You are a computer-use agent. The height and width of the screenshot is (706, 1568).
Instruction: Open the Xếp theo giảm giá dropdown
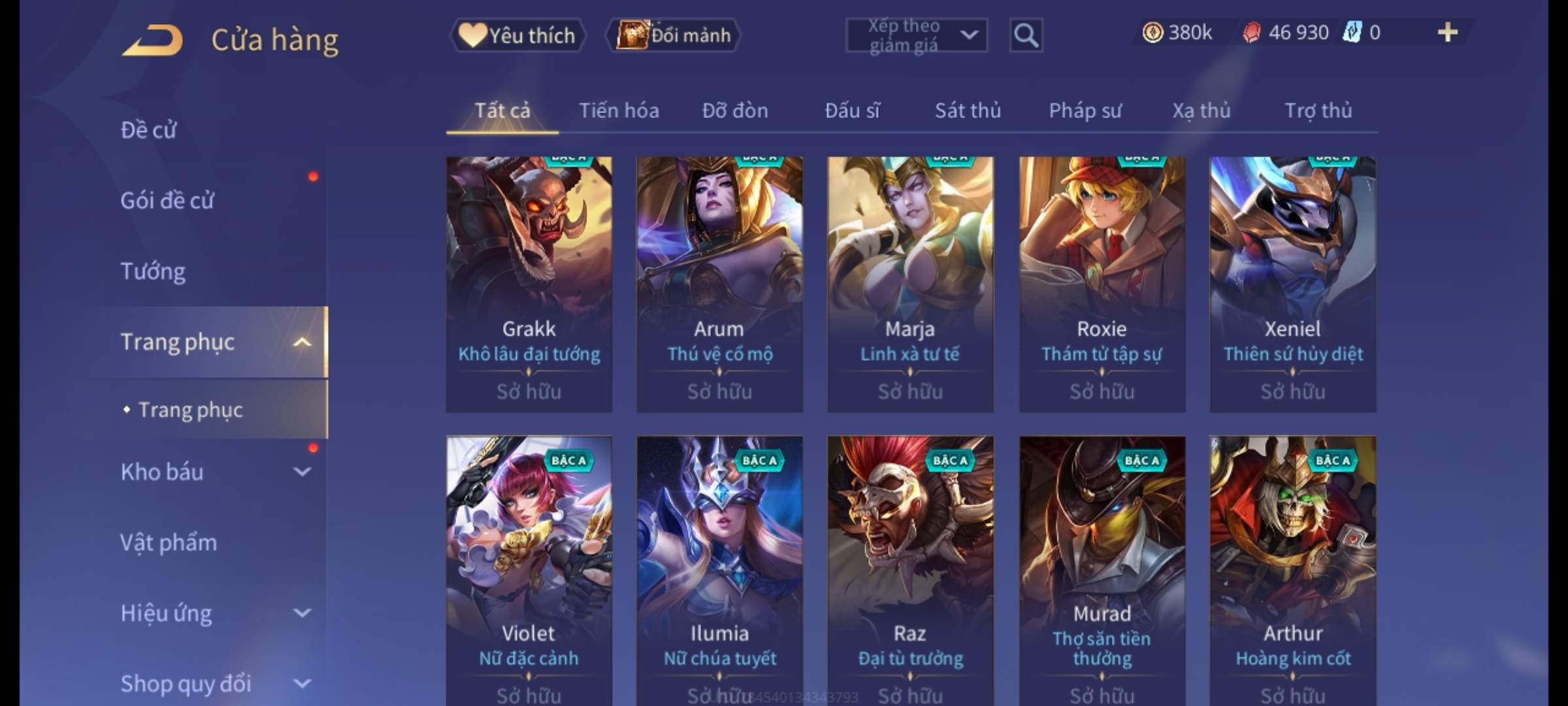916,35
